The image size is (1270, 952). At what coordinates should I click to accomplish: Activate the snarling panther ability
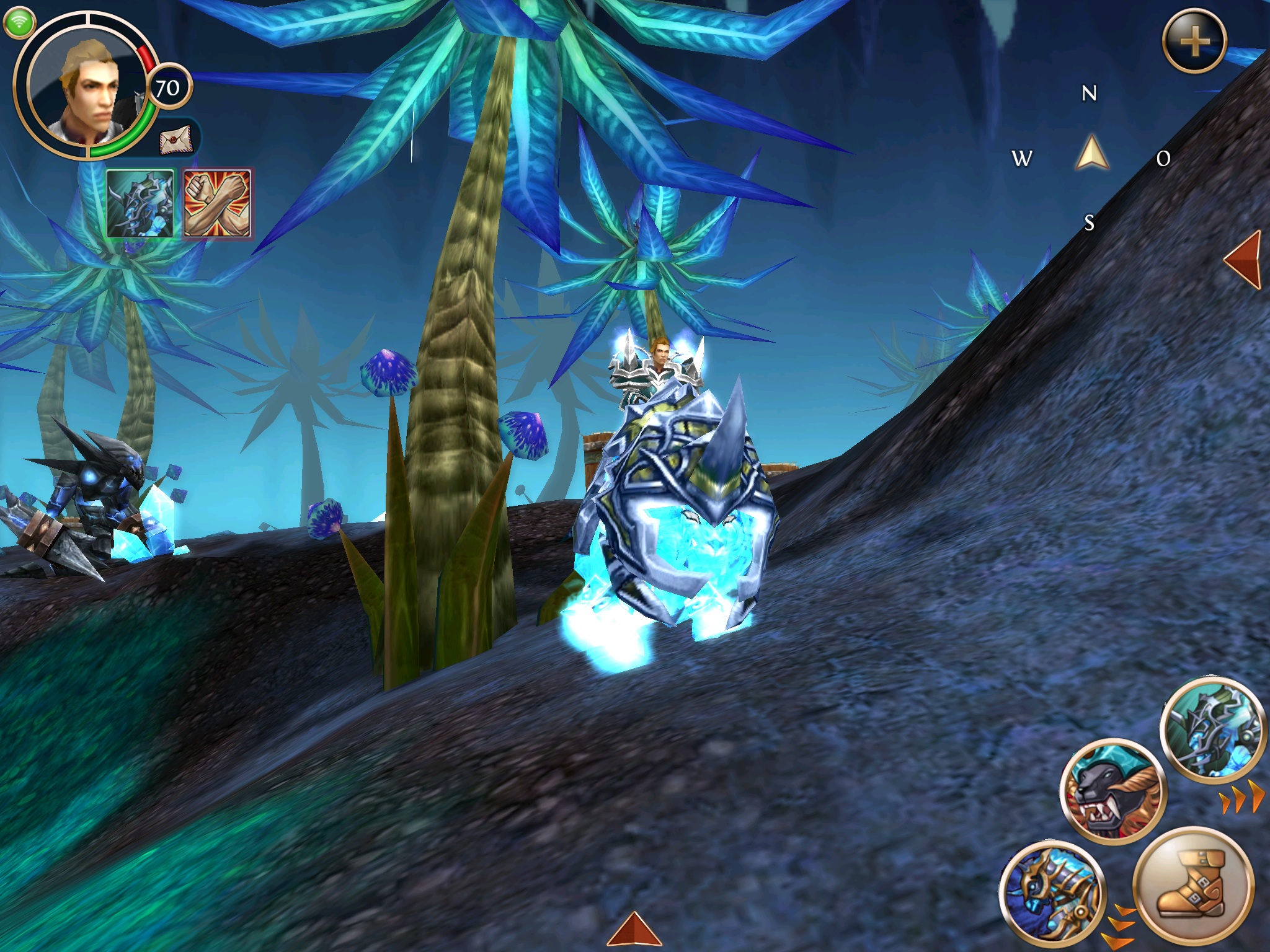coord(1112,791)
